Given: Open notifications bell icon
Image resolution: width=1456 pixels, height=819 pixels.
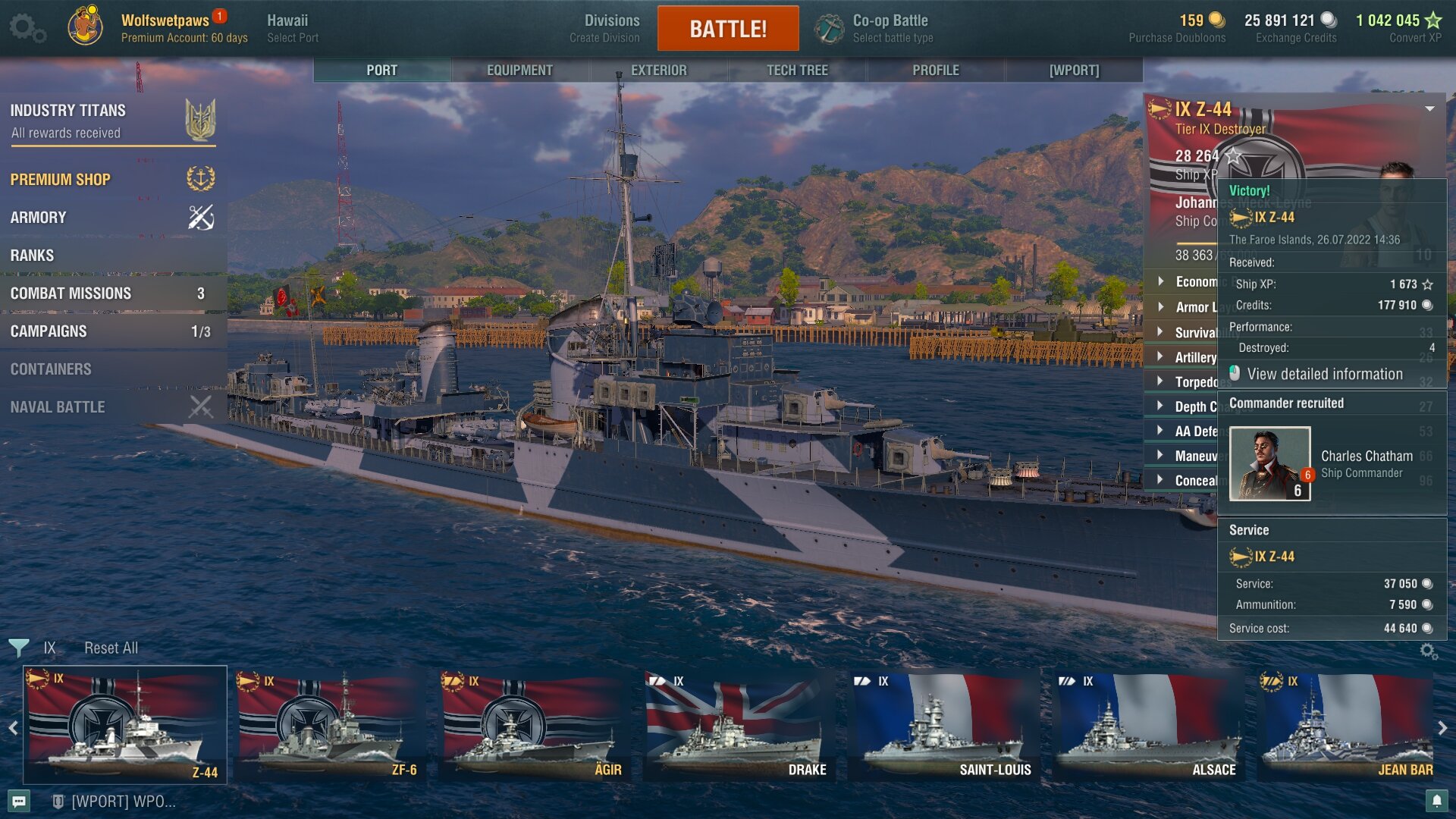Looking at the screenshot, I should point(1436,801).
